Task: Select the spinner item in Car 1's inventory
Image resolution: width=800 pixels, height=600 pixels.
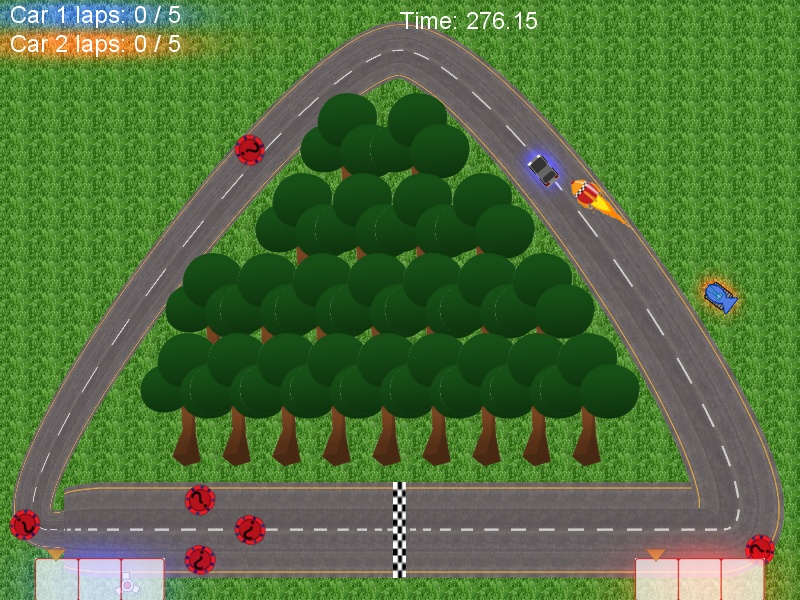Action: (x=128, y=586)
